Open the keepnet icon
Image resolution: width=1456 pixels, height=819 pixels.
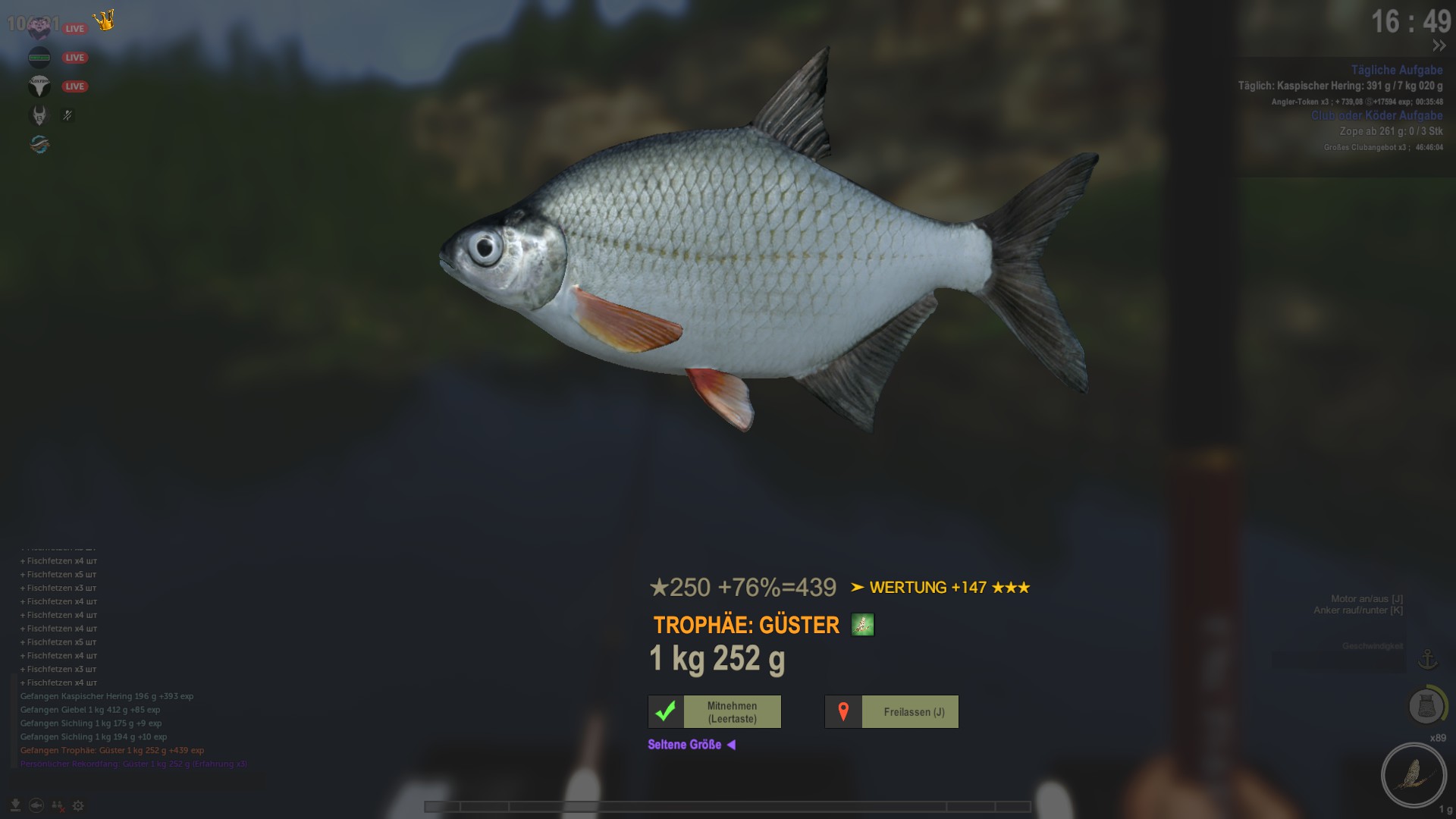1426,707
